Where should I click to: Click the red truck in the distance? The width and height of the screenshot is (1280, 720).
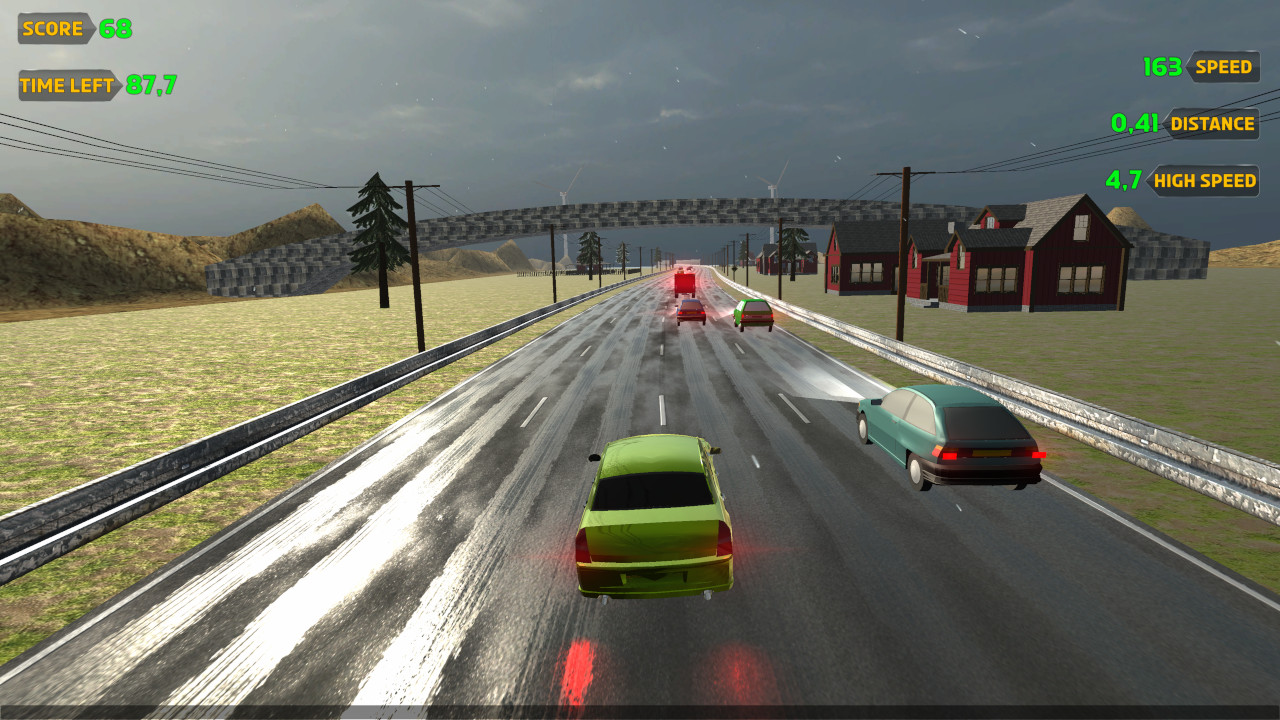coord(685,285)
